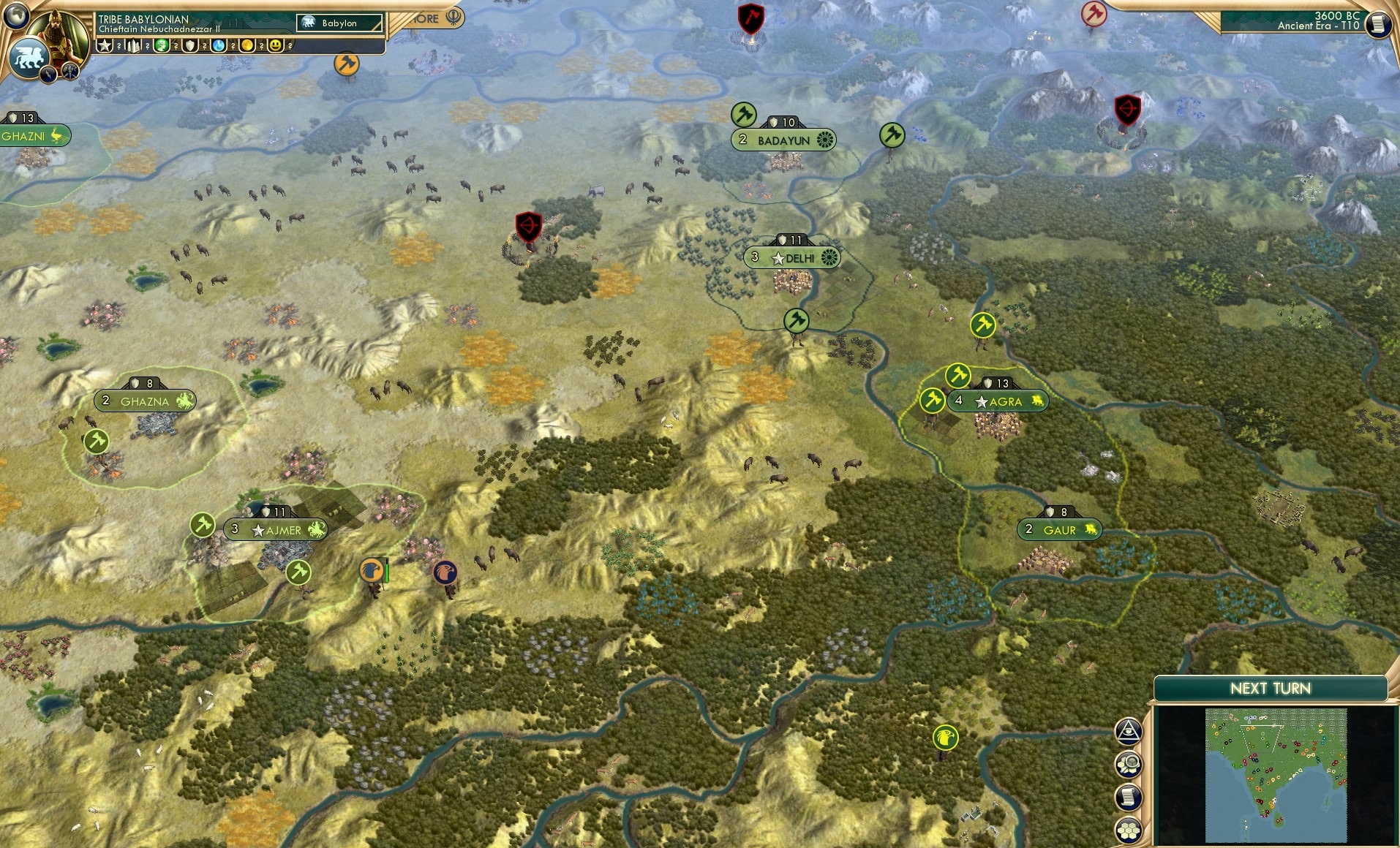
Task: Click the culture star icon in top bar
Action: pyautogui.click(x=104, y=45)
